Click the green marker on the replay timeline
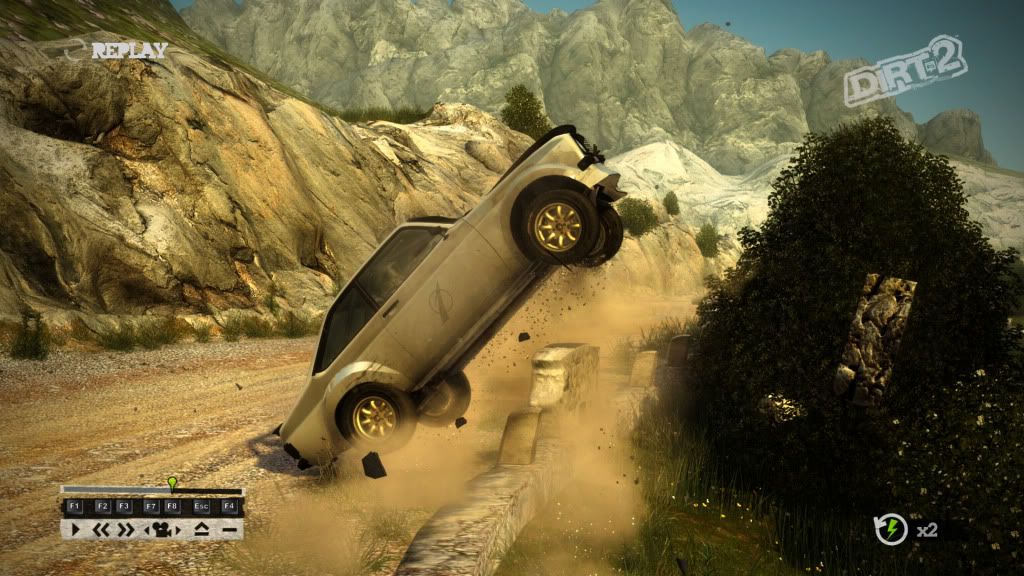The width and height of the screenshot is (1024, 576). click(172, 484)
